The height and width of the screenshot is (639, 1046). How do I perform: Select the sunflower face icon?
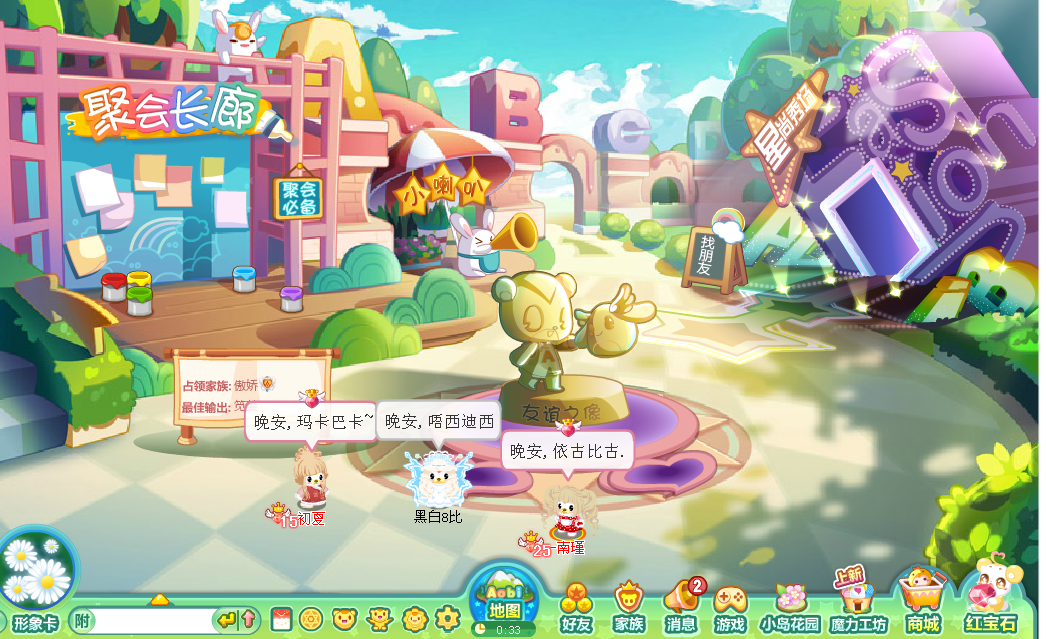click(x=413, y=620)
